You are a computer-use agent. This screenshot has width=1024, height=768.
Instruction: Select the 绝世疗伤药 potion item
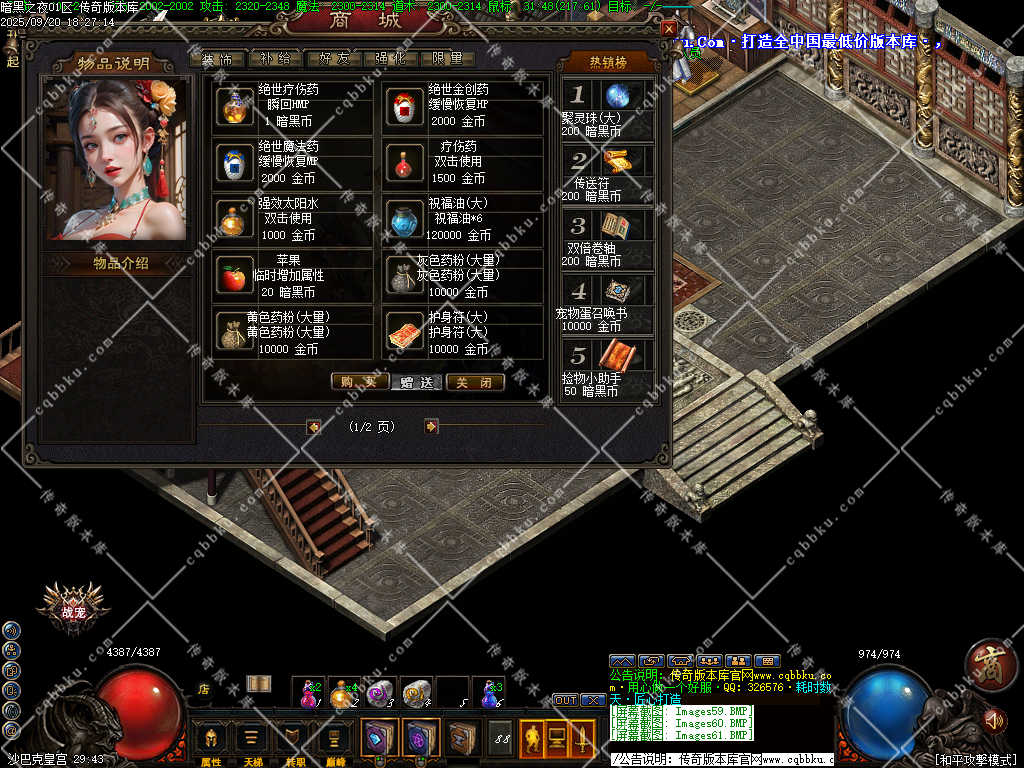(235, 105)
